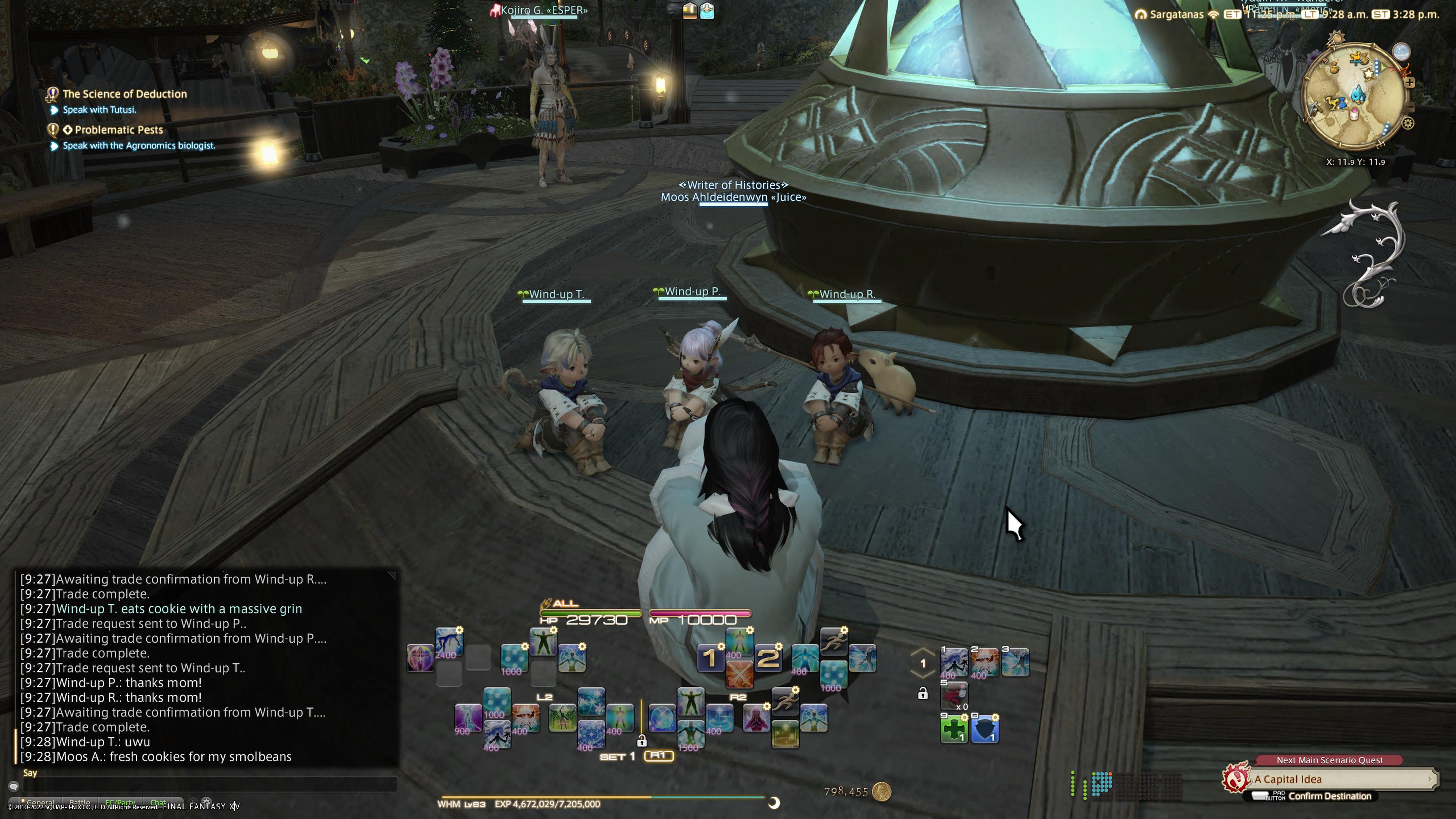Use the green cross hotbar item
Screen dimensions: 1456x819
(x=954, y=729)
